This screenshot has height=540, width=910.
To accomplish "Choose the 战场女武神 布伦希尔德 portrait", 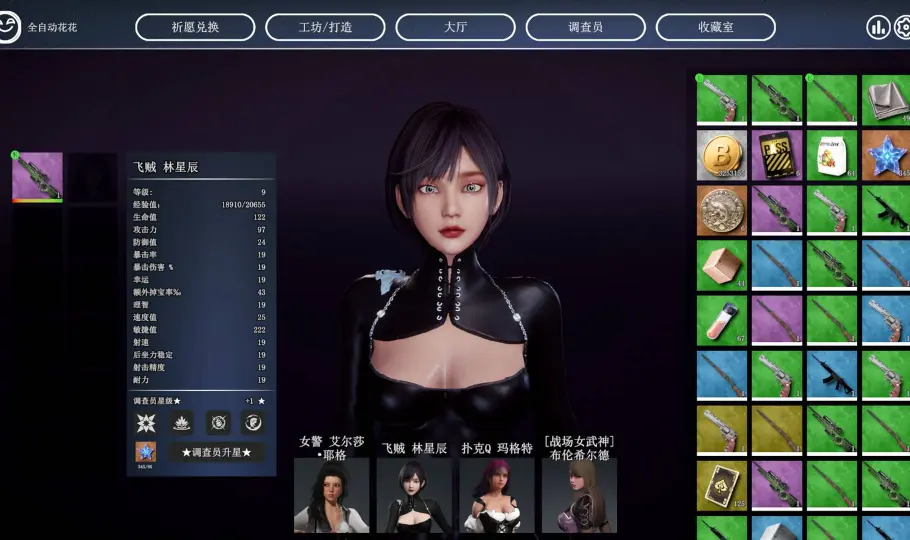I will [579, 495].
